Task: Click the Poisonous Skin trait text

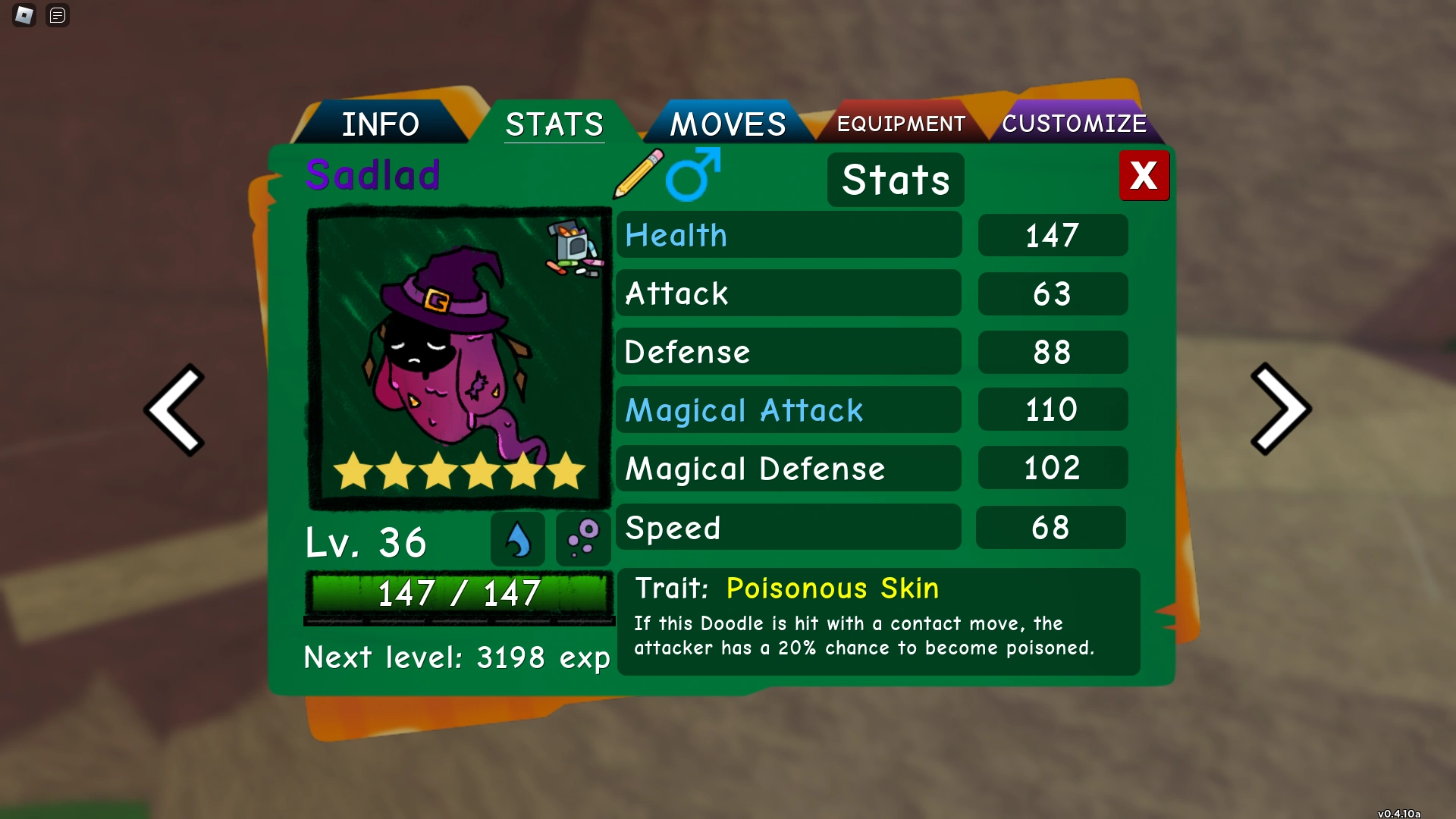Action: pyautogui.click(x=831, y=588)
